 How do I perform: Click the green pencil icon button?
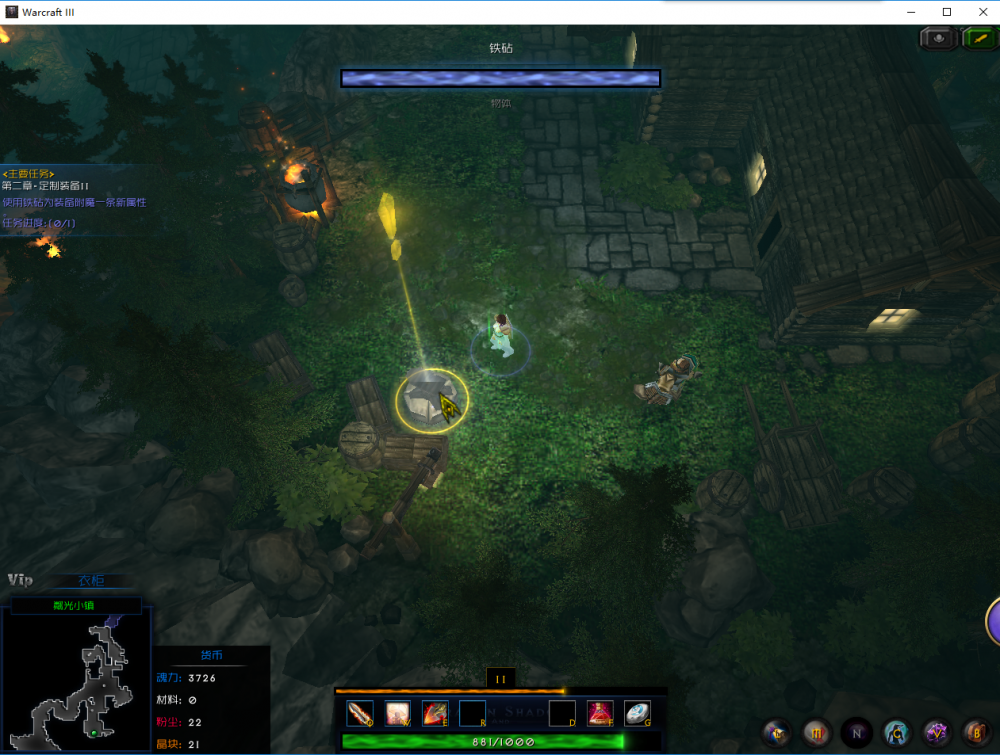coord(978,38)
